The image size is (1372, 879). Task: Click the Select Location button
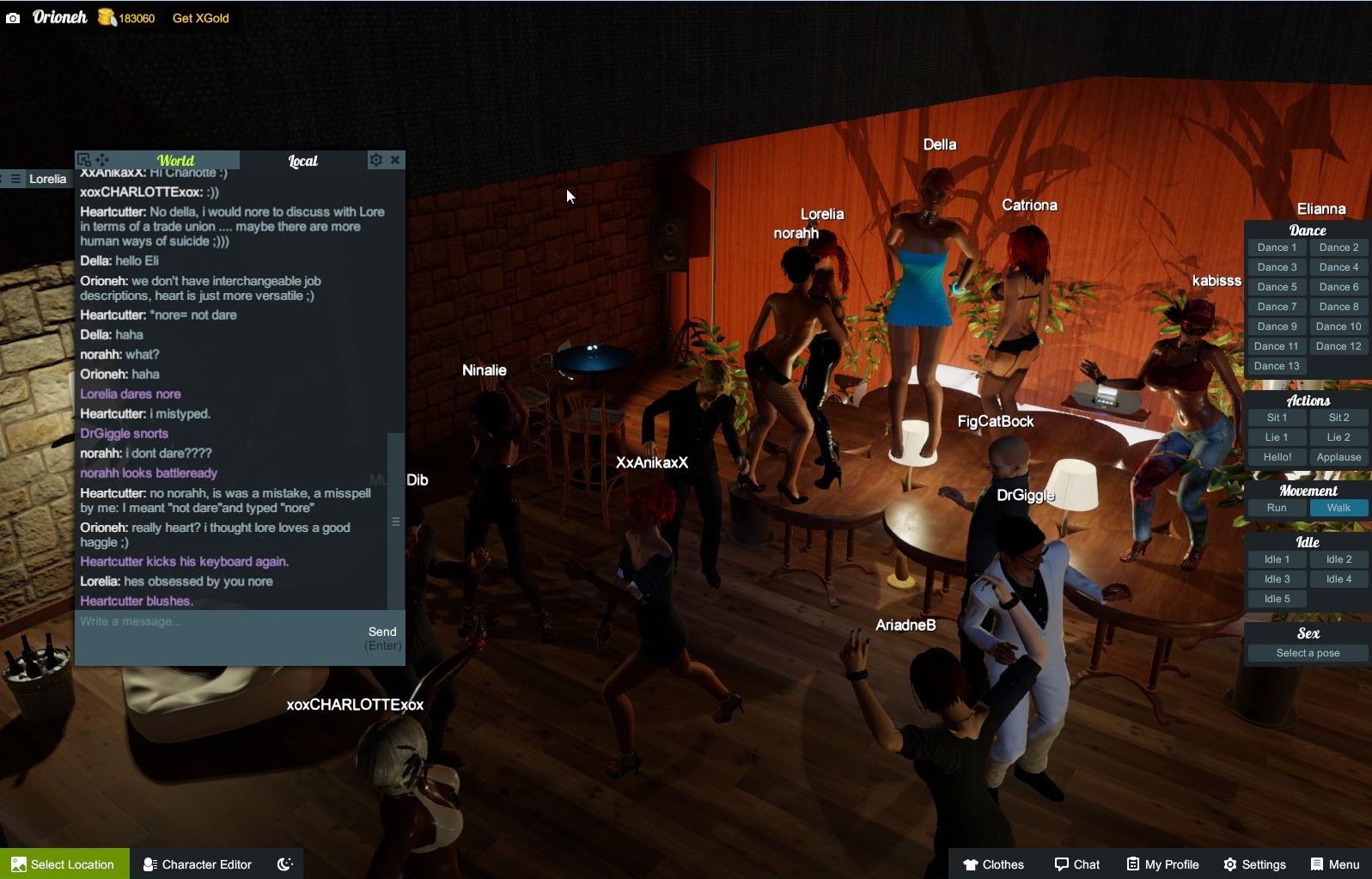tap(64, 864)
